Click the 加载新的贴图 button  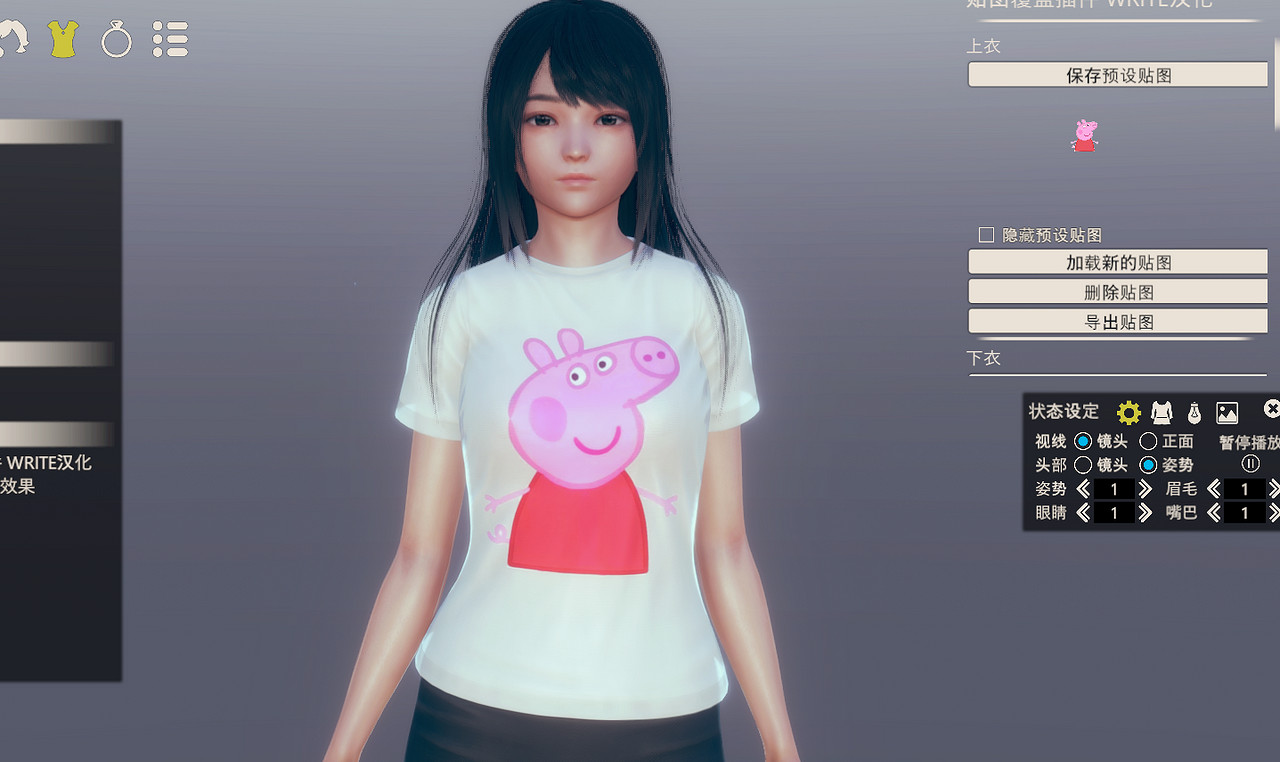coord(1117,261)
